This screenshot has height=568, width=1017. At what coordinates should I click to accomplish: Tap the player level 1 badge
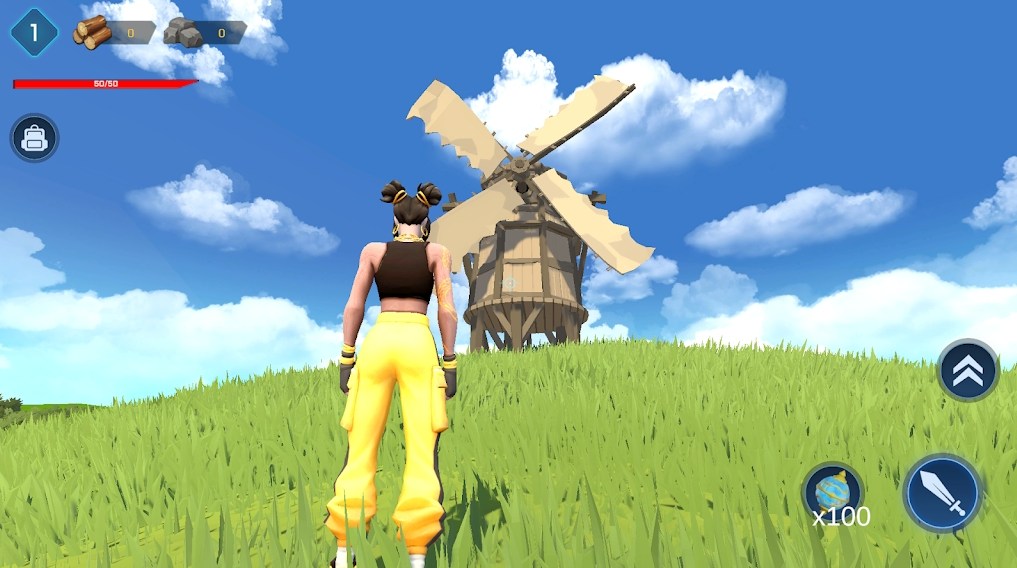point(34,33)
